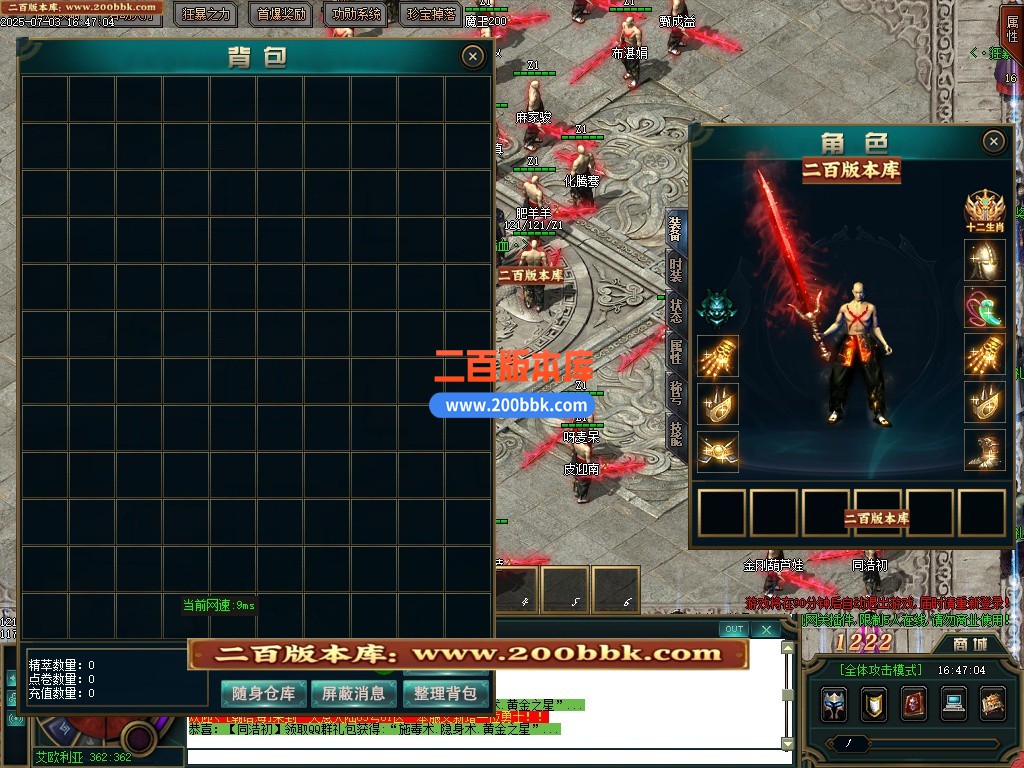Close the 背包 backpack window

[473, 57]
